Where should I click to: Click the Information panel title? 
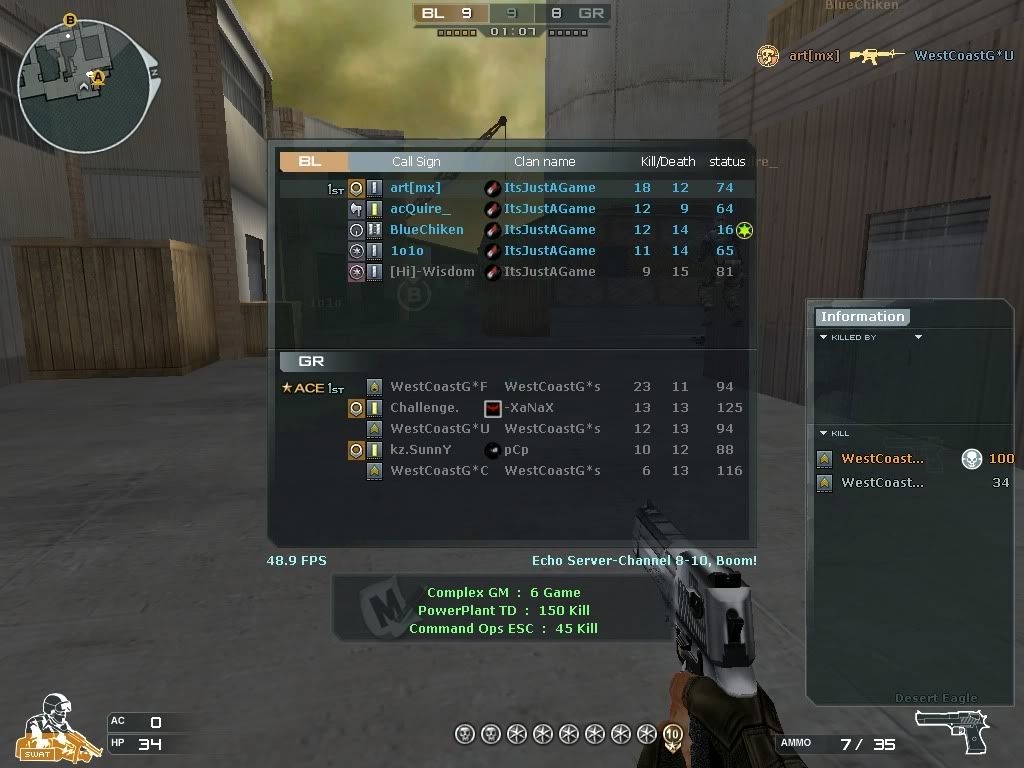[862, 317]
